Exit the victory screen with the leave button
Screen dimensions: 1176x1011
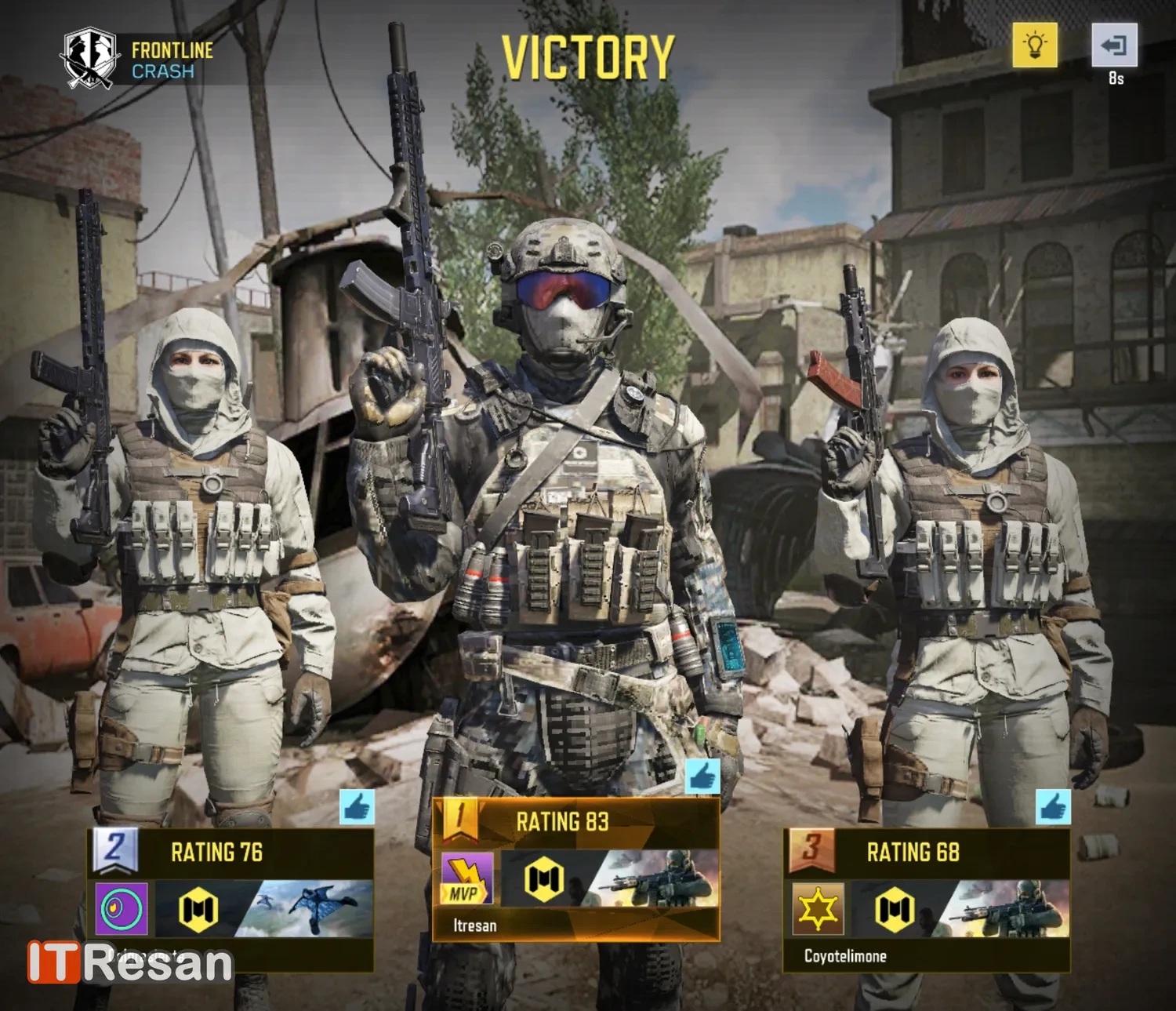point(1114,45)
